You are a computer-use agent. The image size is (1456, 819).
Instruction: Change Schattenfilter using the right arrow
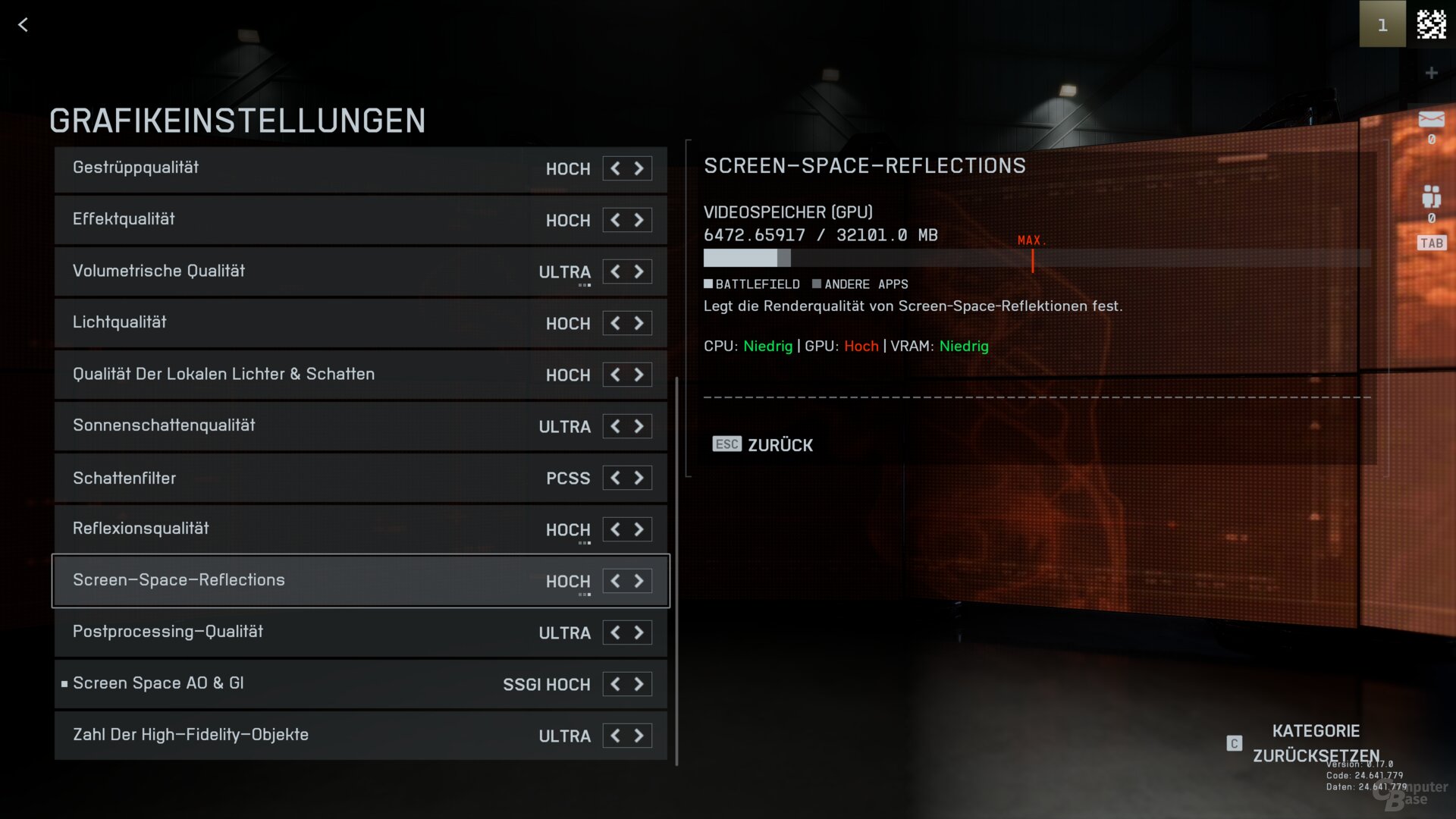click(x=639, y=478)
